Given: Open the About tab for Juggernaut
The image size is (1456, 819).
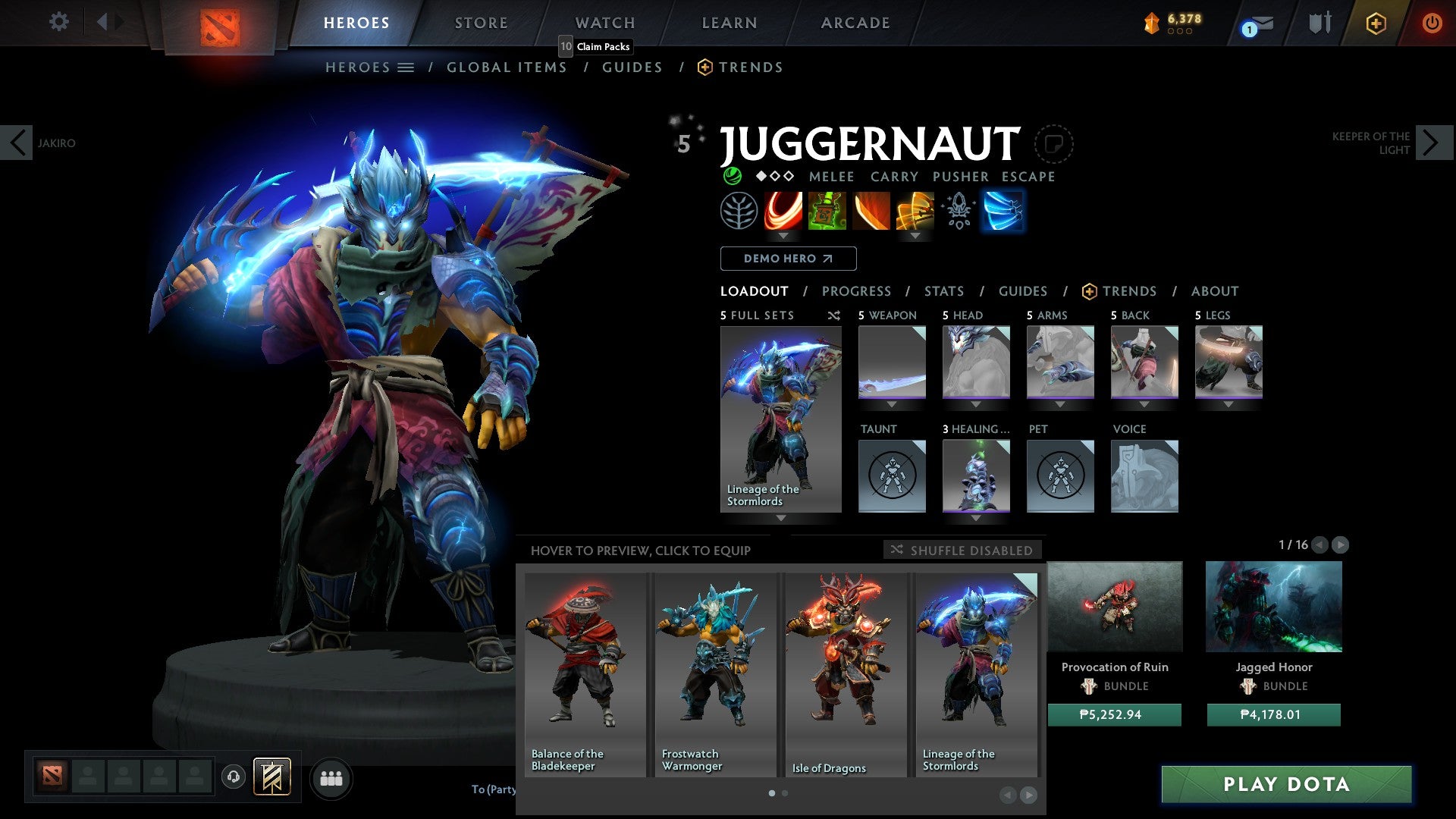Looking at the screenshot, I should [x=1214, y=291].
